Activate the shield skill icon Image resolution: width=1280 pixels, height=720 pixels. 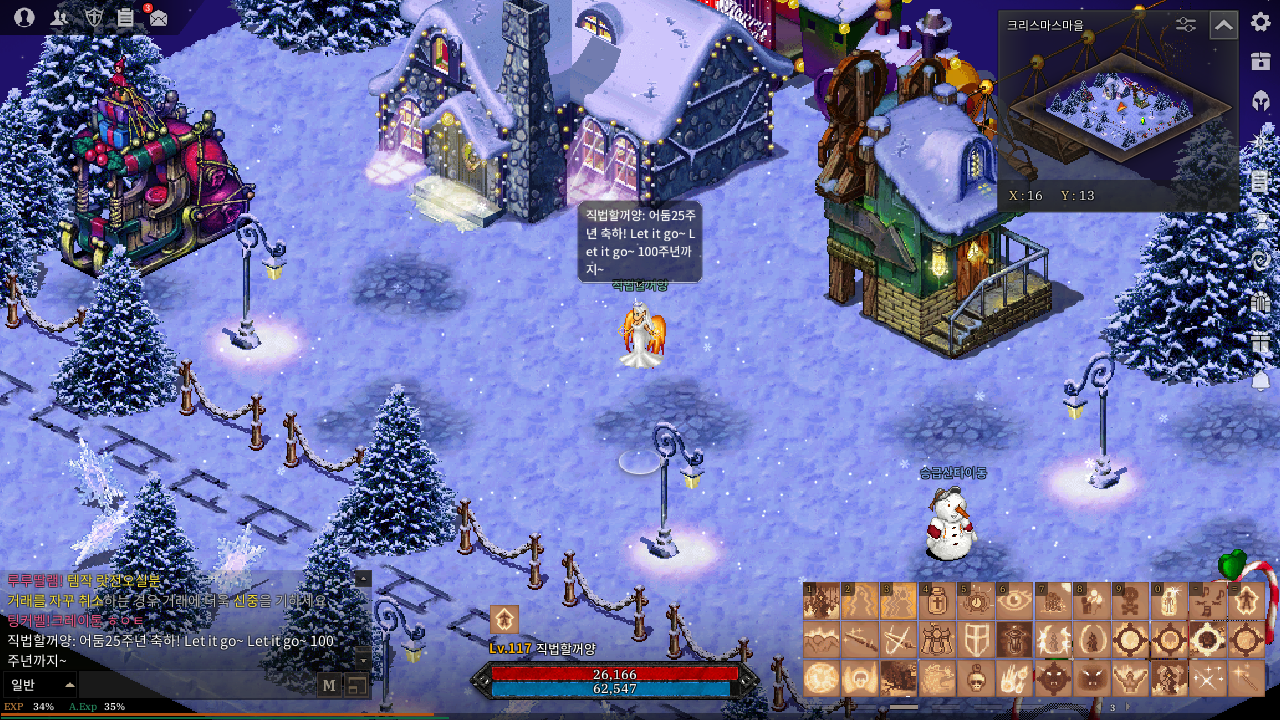tap(975, 640)
